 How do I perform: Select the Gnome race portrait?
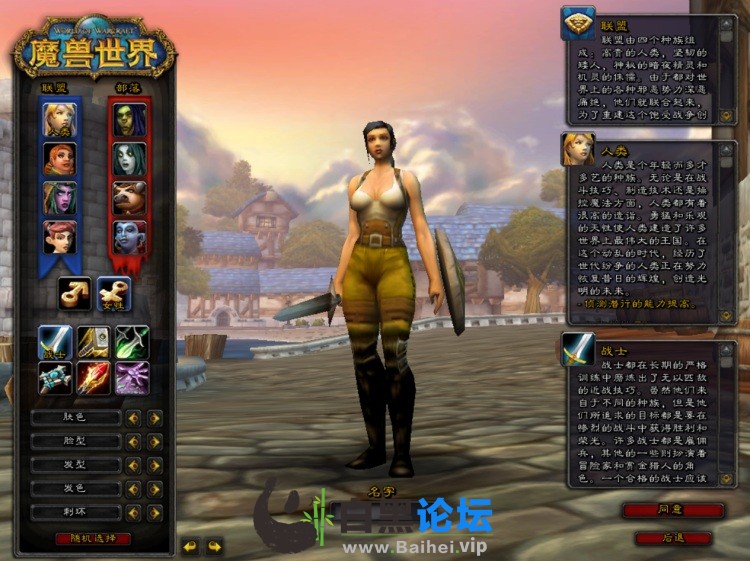(x=59, y=236)
